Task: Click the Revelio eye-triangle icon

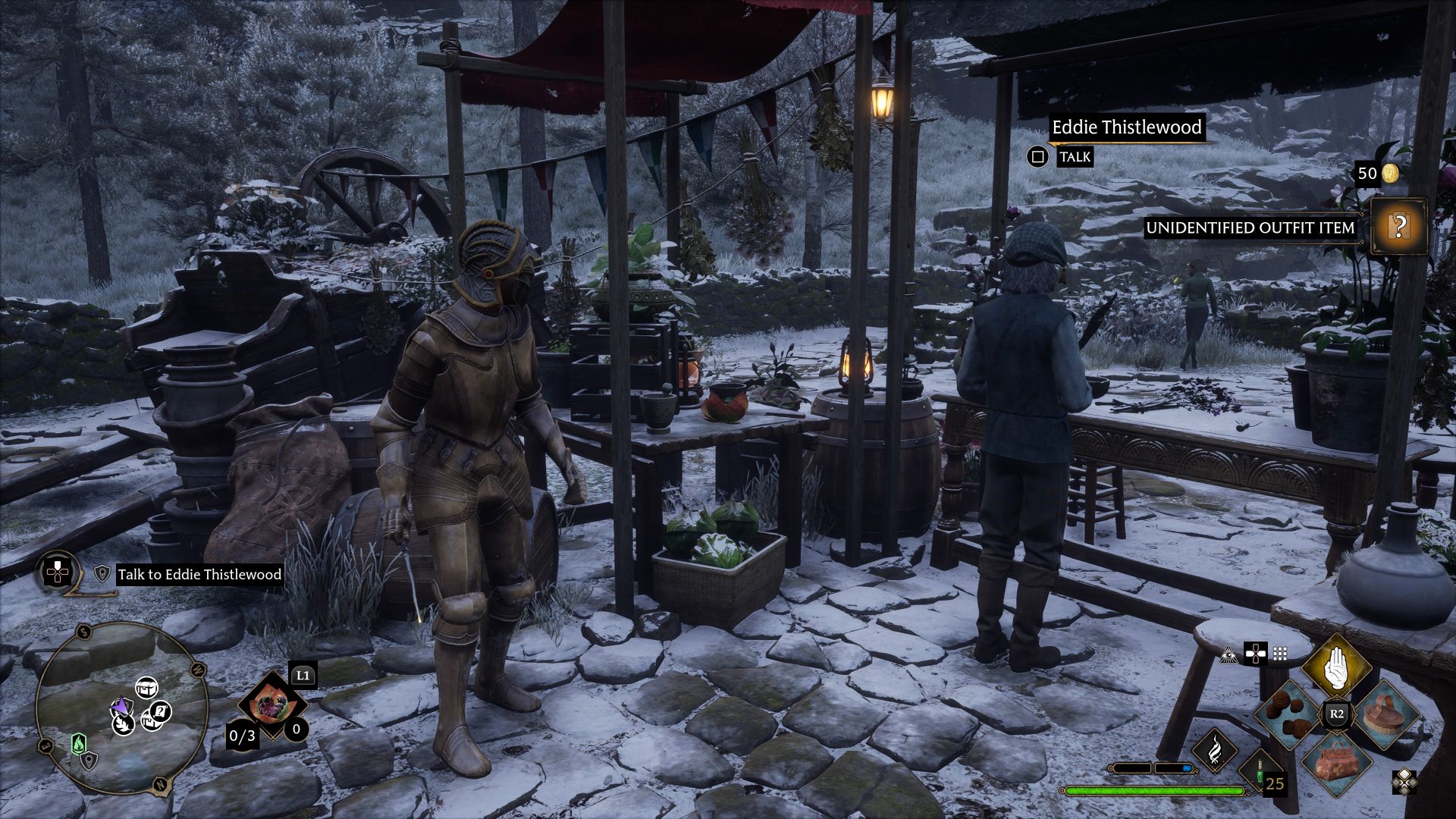Action: point(1228,654)
